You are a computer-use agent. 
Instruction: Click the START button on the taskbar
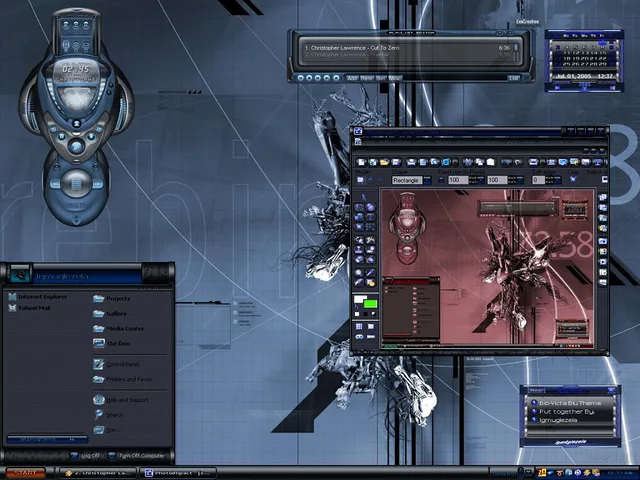click(x=26, y=472)
